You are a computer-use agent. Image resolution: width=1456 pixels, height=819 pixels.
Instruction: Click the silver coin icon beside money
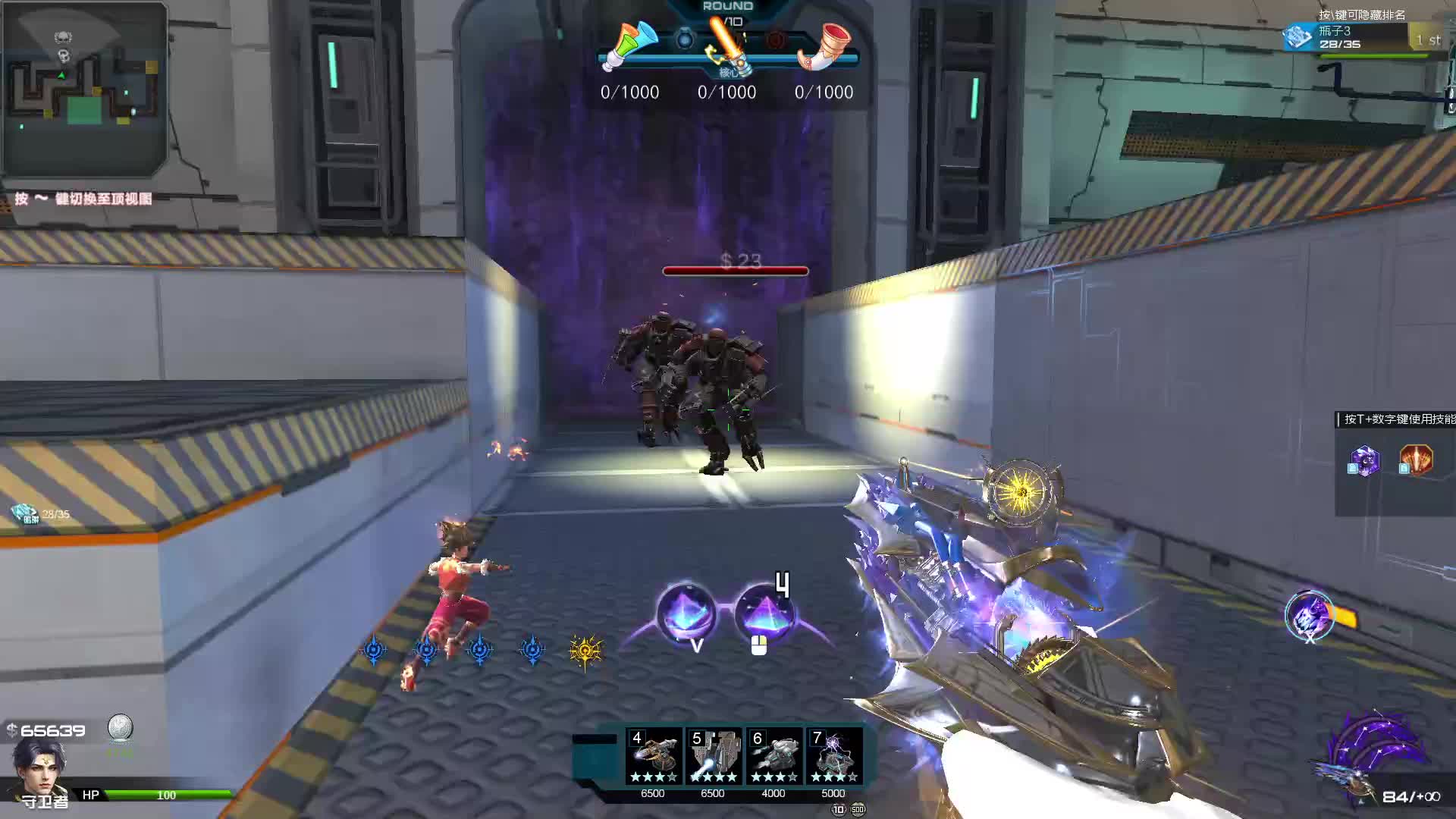[x=120, y=728]
